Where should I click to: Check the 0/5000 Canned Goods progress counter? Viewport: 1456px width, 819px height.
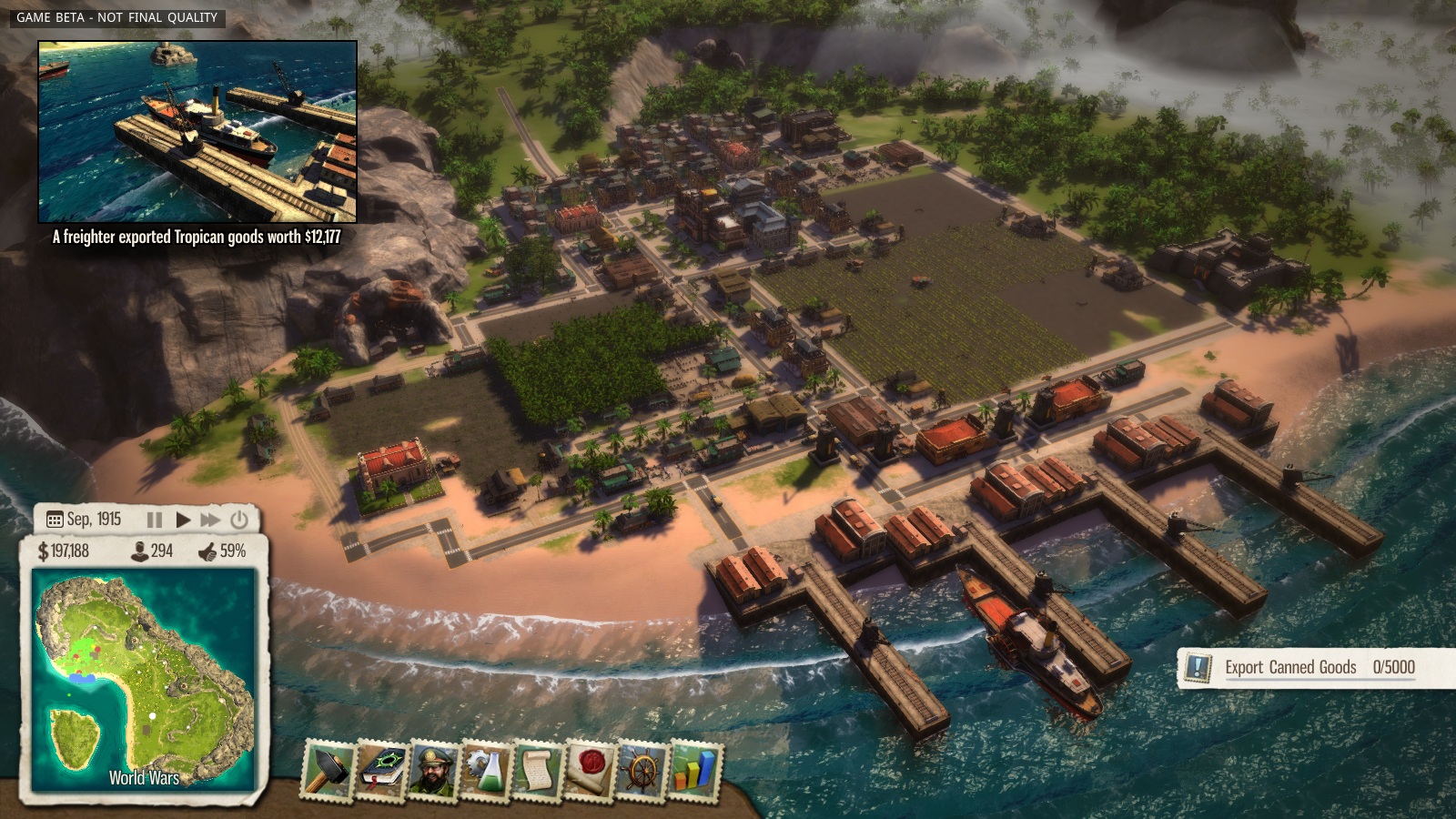coord(1393,667)
